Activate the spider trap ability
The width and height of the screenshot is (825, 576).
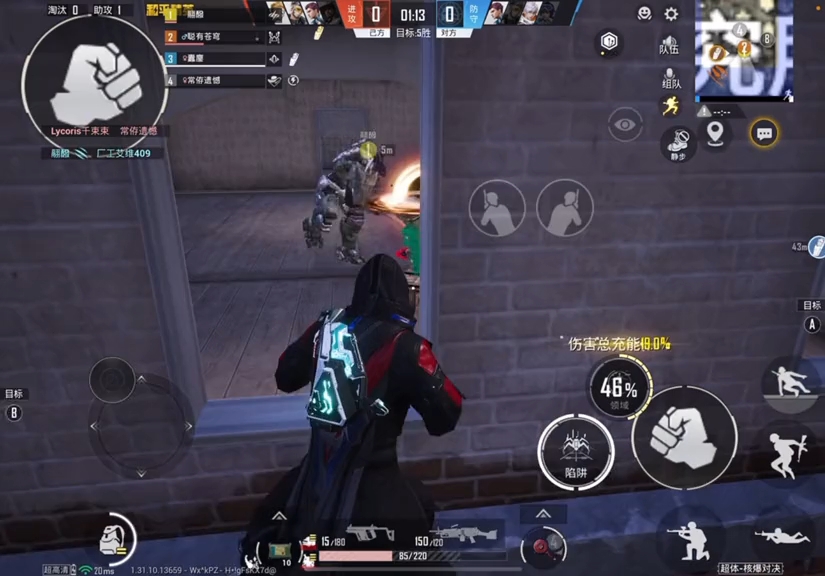coord(575,451)
